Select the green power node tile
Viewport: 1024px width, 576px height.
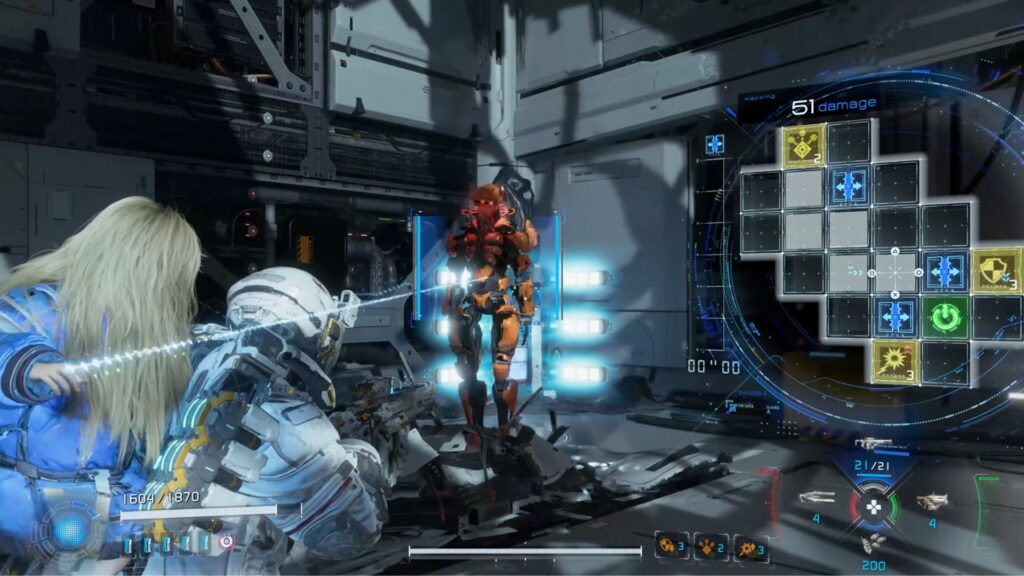point(943,316)
